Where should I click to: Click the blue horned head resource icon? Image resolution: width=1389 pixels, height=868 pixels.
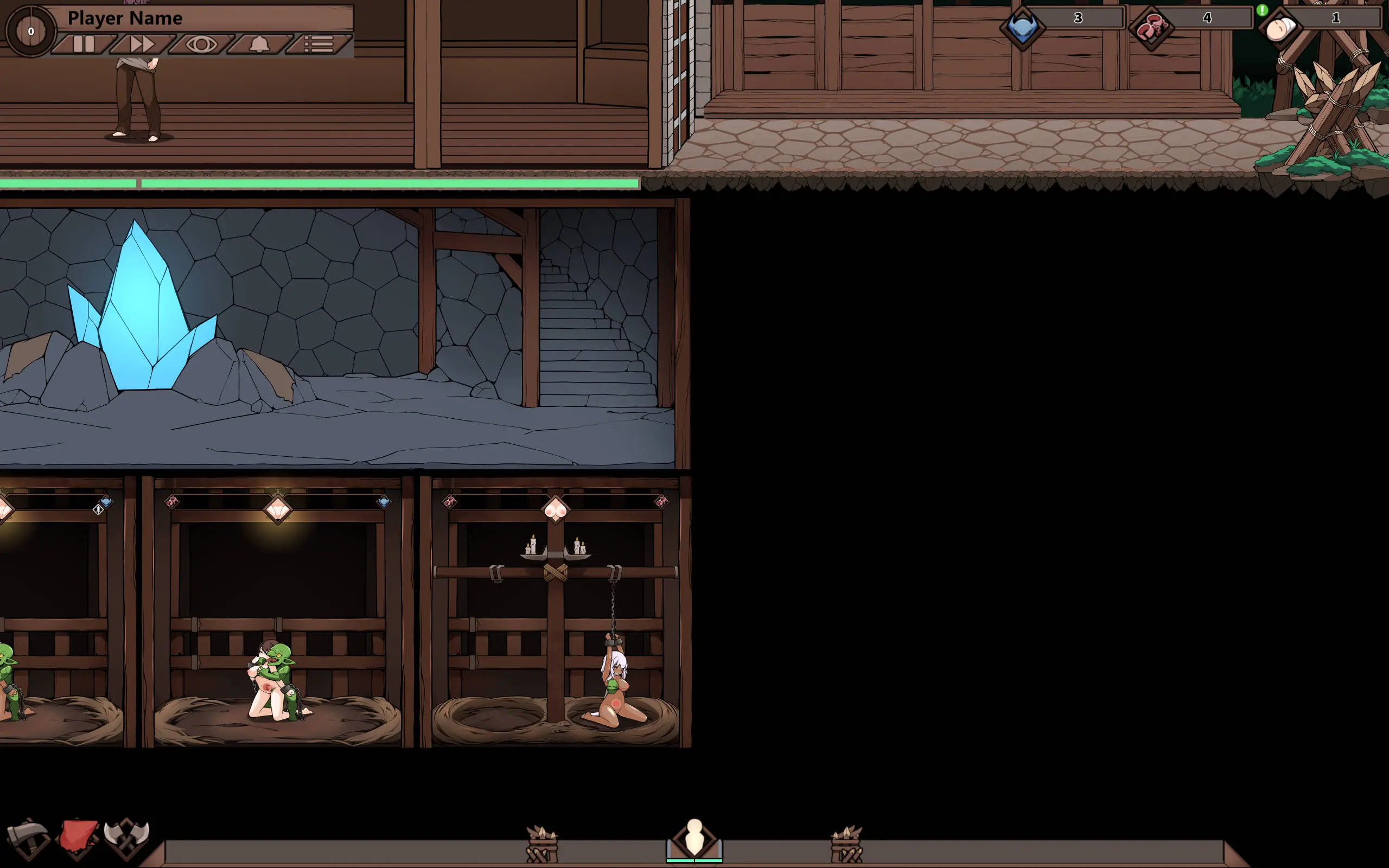(1022, 28)
